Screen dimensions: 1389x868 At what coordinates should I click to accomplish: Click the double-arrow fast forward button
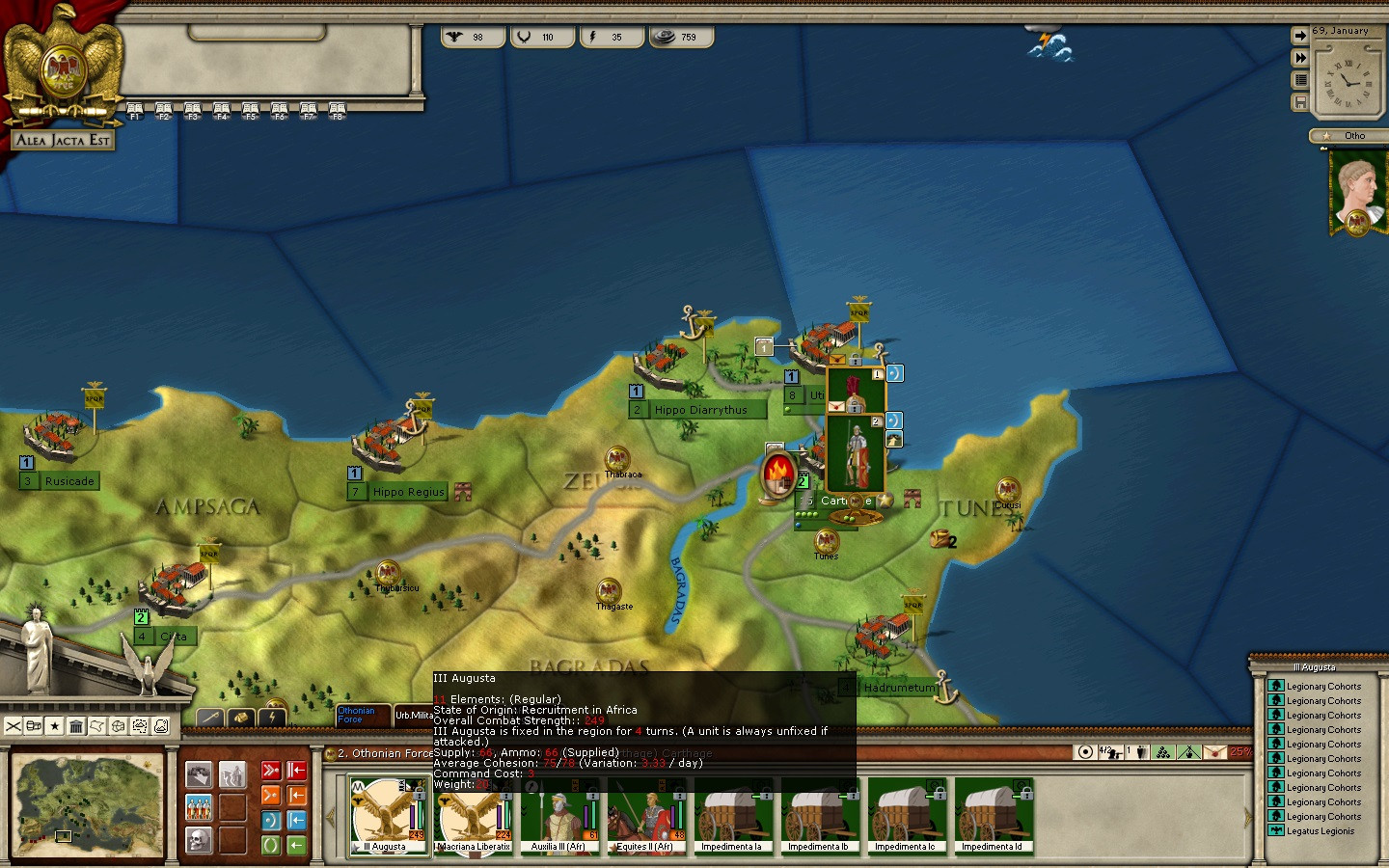1300,58
